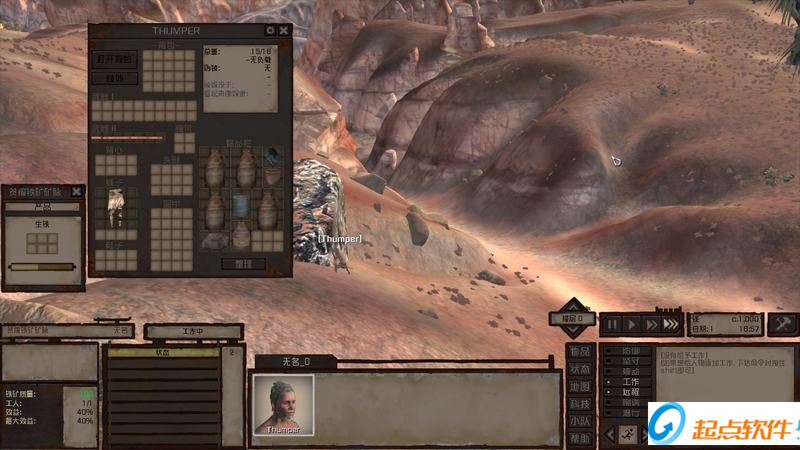The width and height of the screenshot is (800, 450).
Task: Select Thumper's character portrait
Action: point(283,404)
